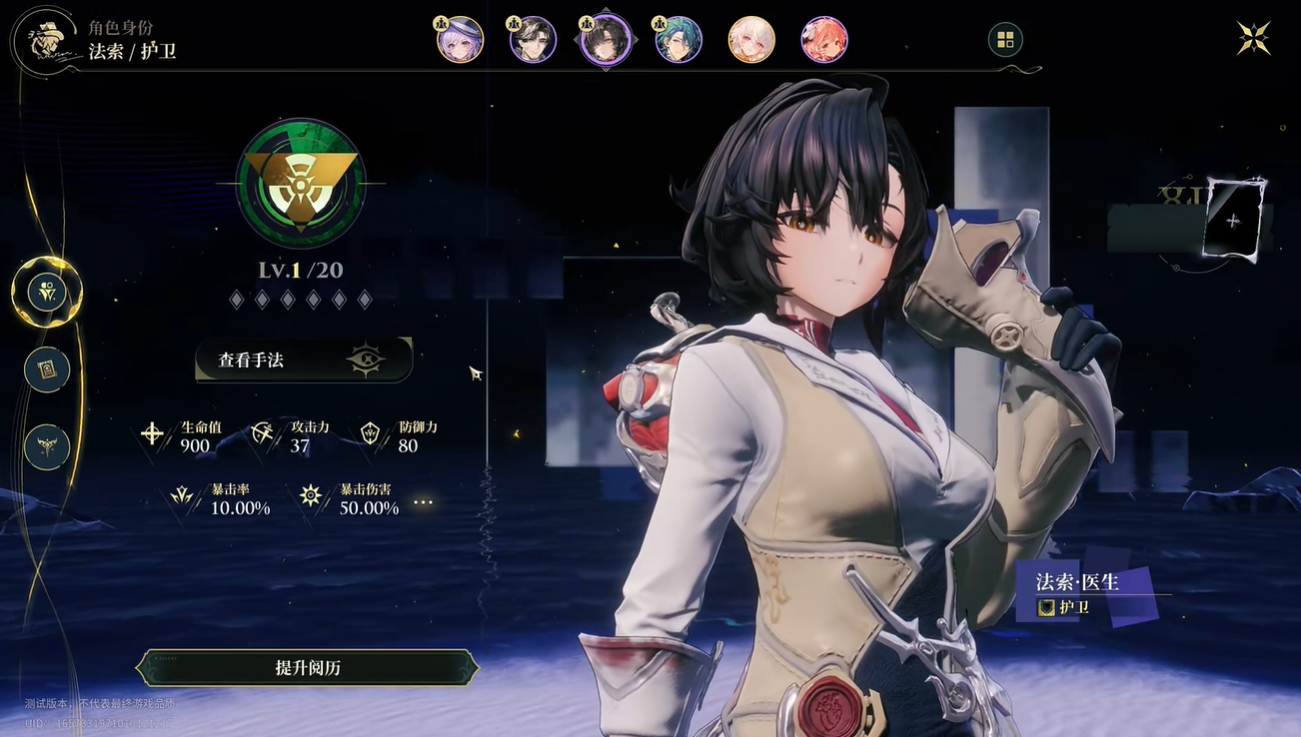This screenshot has height=737, width=1301.
Task: Choose the teal-haired character portrait
Action: click(678, 41)
